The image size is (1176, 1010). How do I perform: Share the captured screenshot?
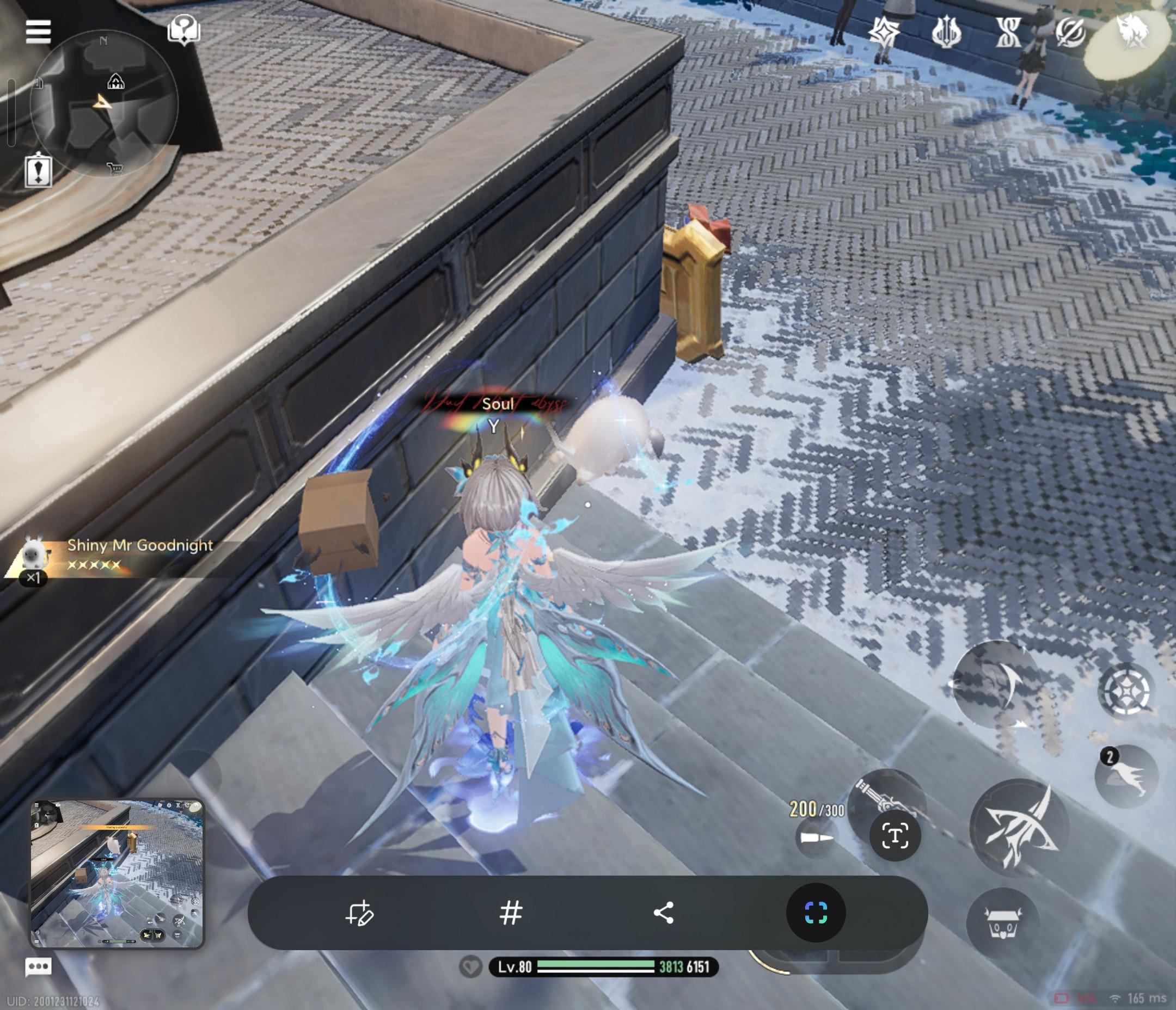(664, 913)
